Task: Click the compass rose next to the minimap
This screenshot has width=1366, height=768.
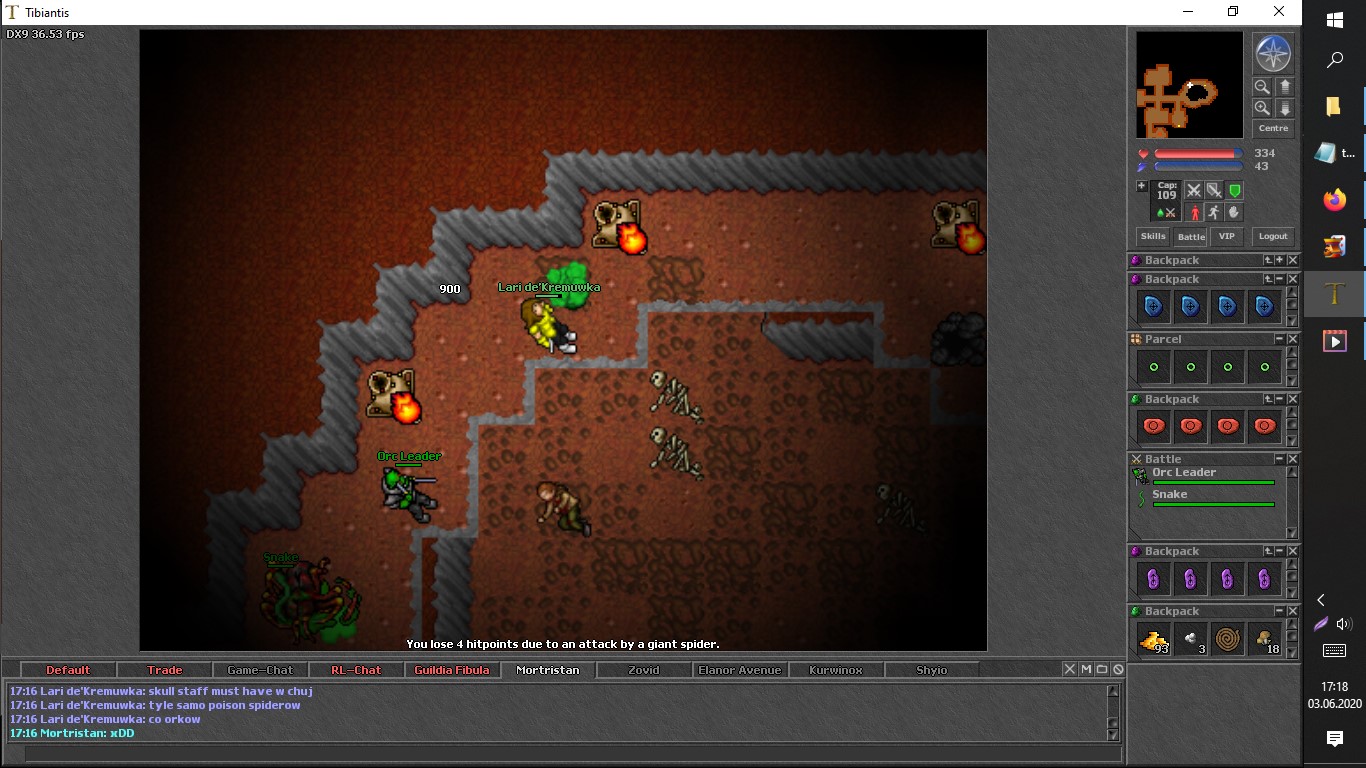Action: pos(1273,54)
